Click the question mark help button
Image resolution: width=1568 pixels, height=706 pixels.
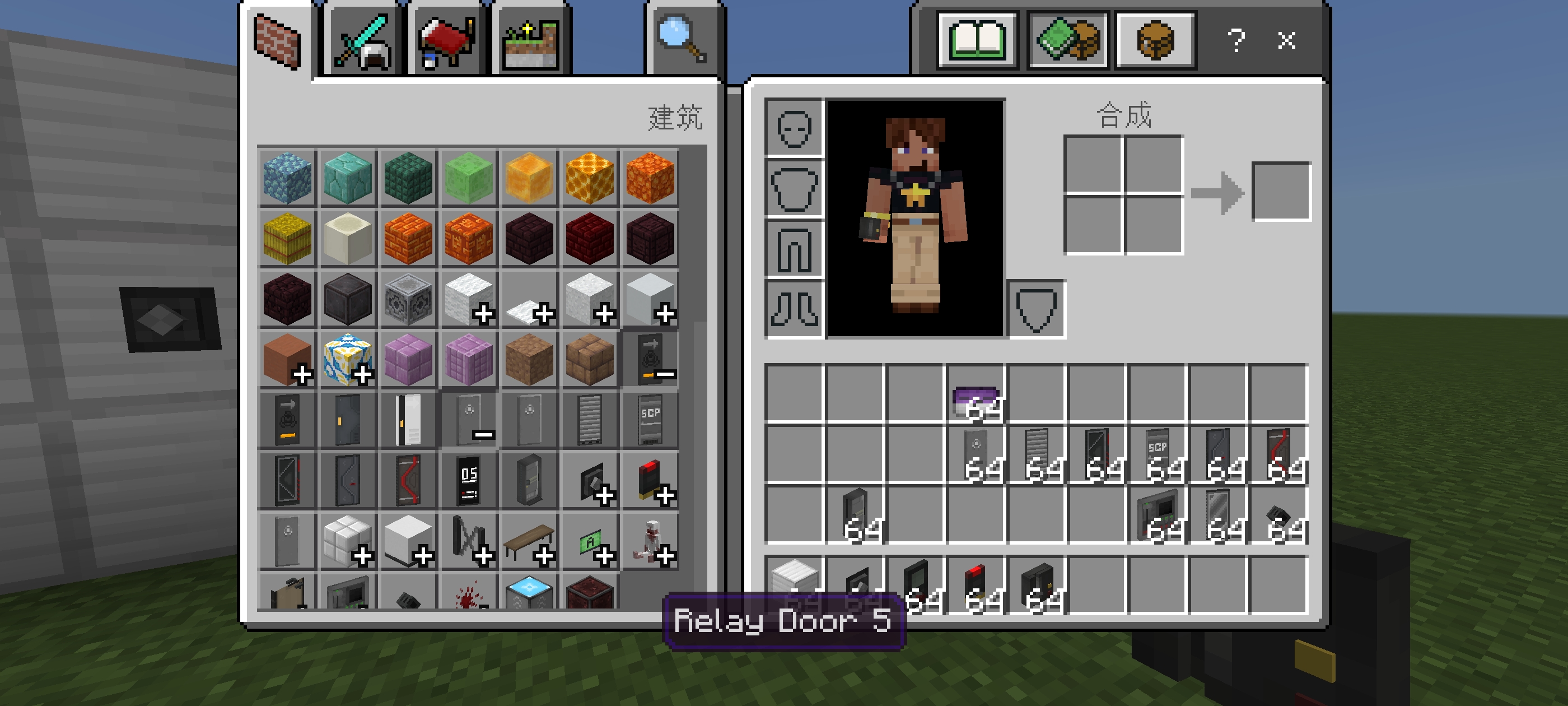click(1236, 41)
